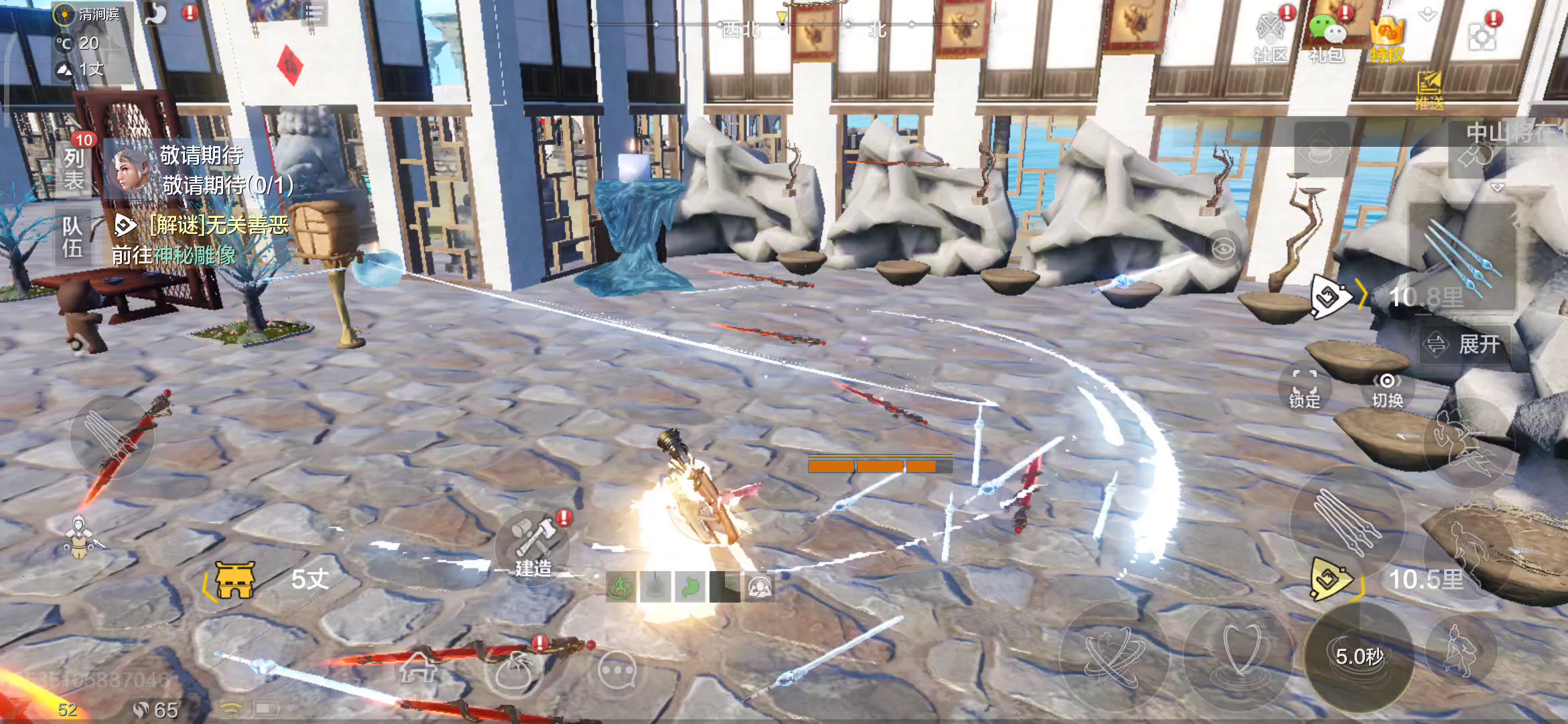Switch target using 切换 button
The image size is (1568, 724).
[1386, 390]
